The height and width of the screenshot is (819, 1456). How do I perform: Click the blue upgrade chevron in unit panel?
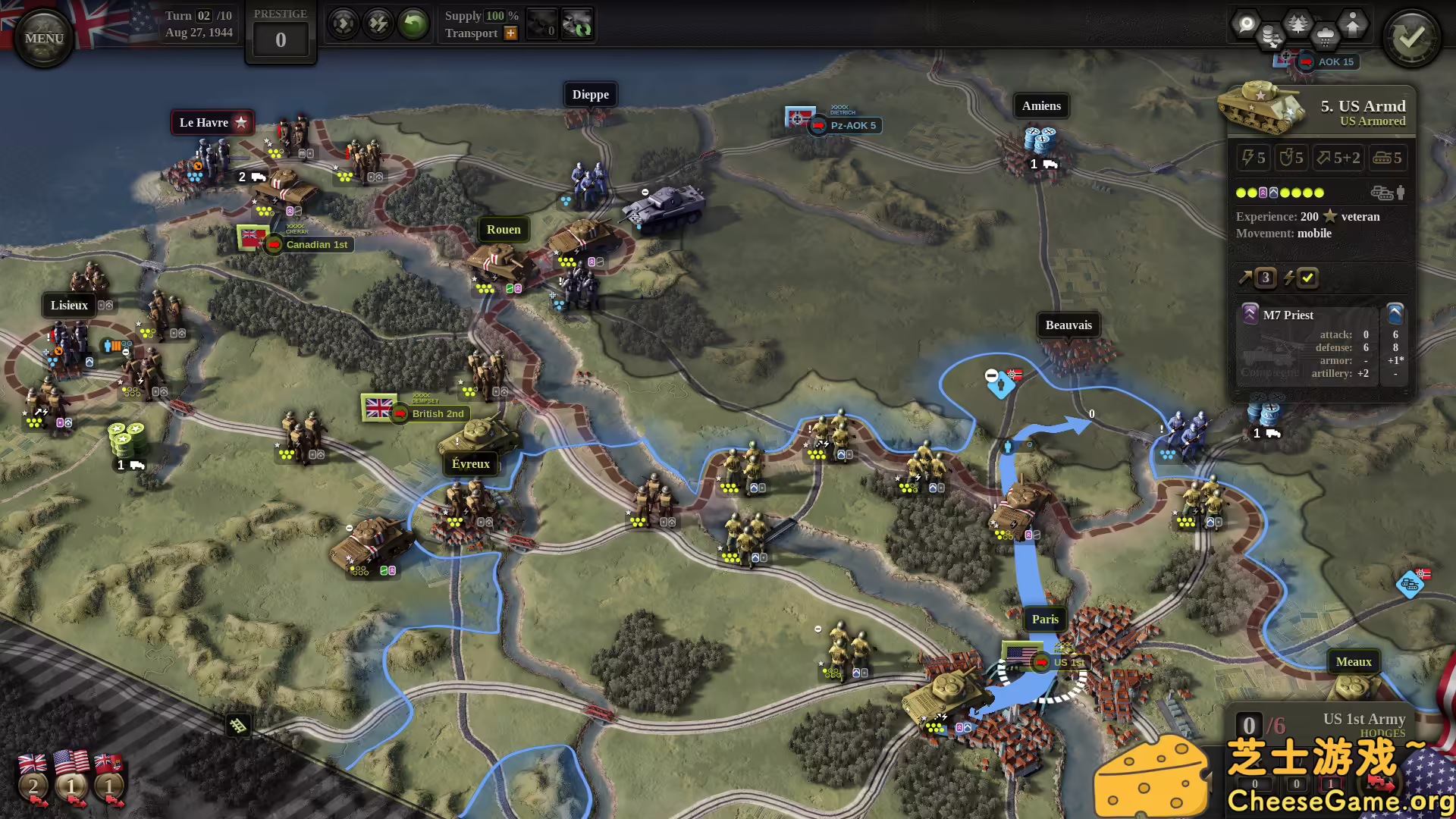pyautogui.click(x=1395, y=313)
